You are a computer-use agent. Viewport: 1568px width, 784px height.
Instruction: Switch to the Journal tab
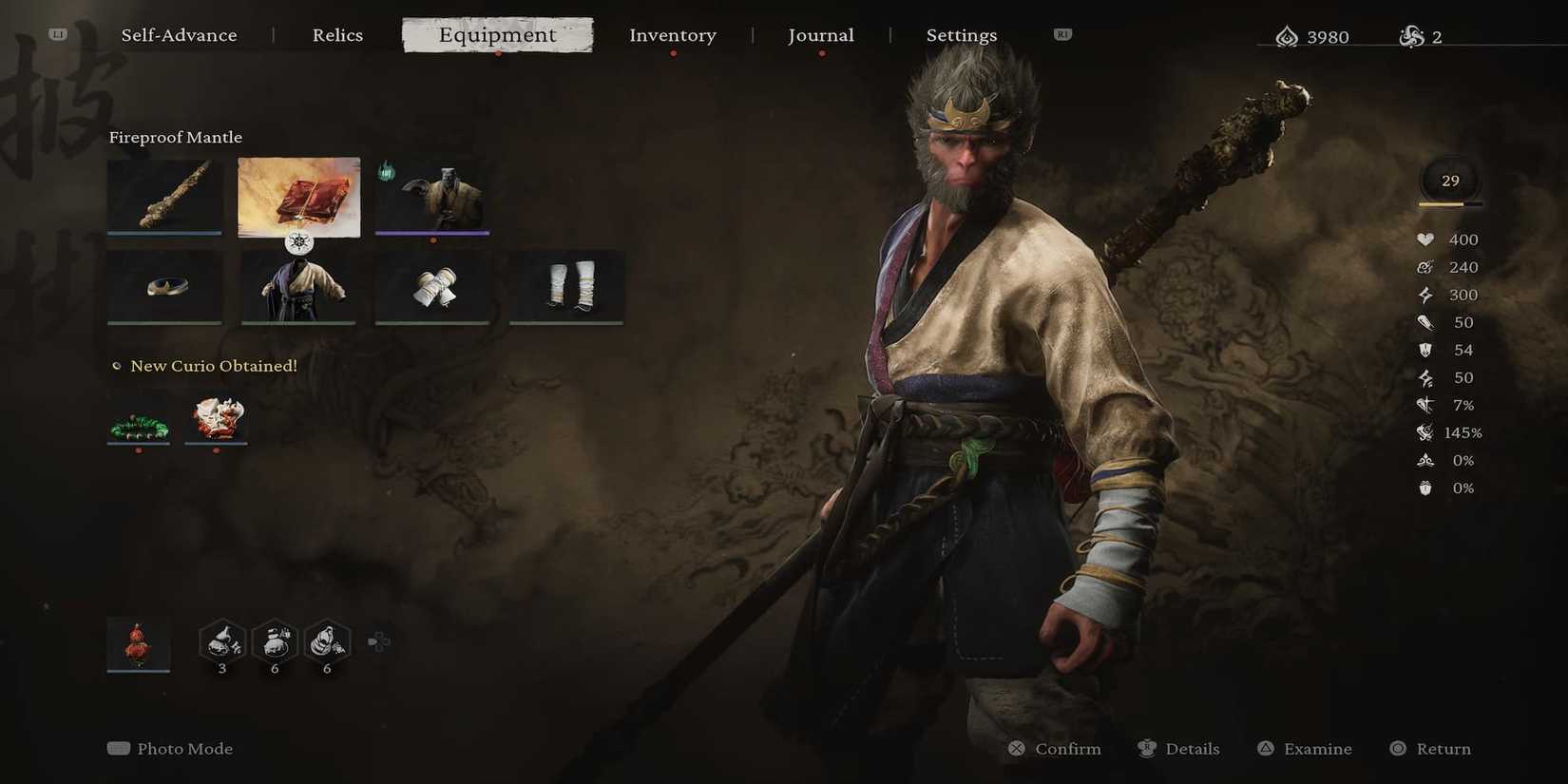[820, 35]
